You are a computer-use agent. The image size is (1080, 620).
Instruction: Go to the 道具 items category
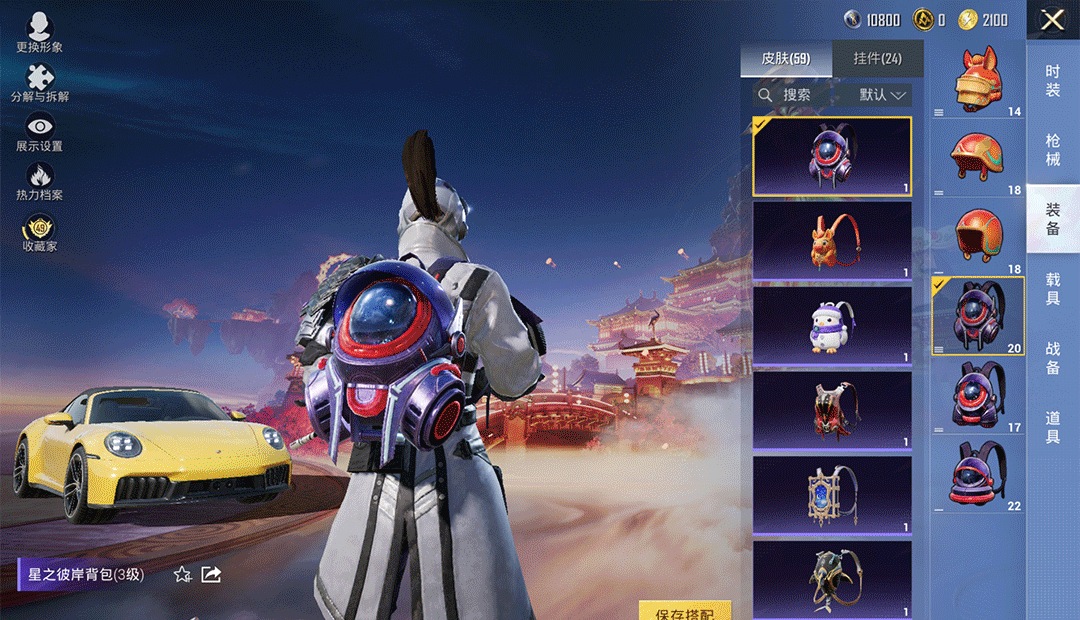pyautogui.click(x=1053, y=428)
